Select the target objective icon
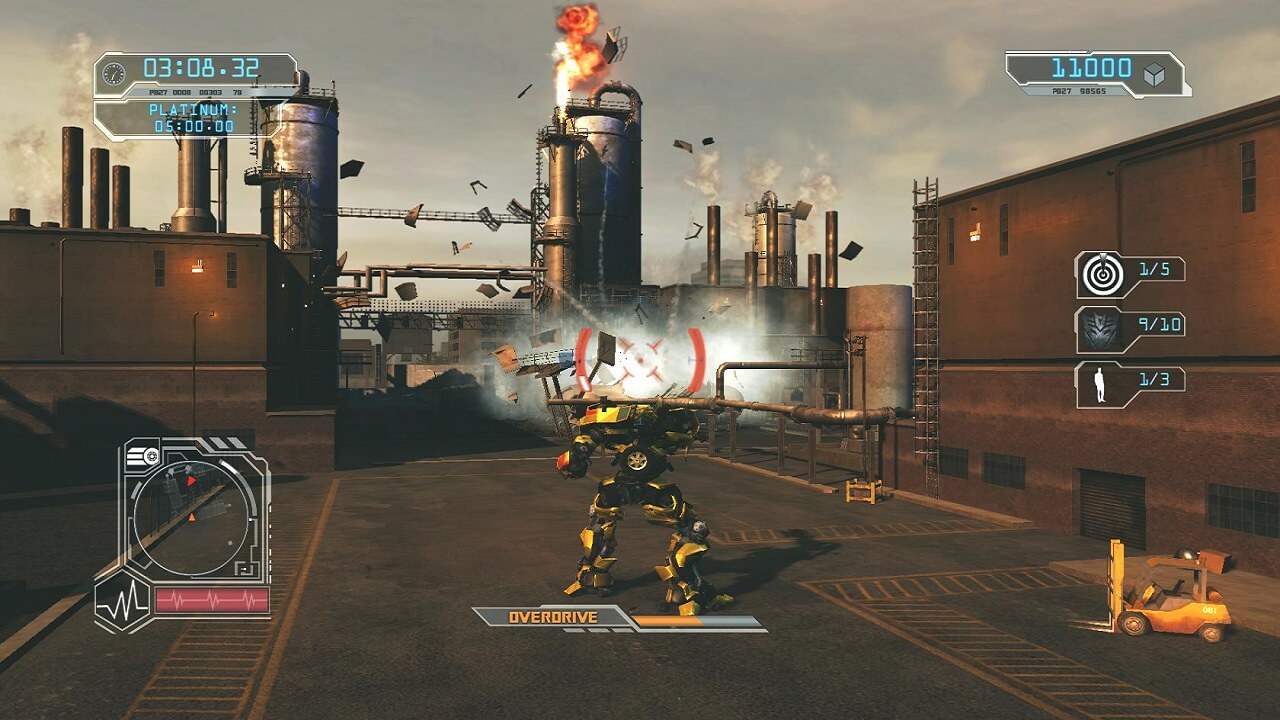 point(1100,275)
